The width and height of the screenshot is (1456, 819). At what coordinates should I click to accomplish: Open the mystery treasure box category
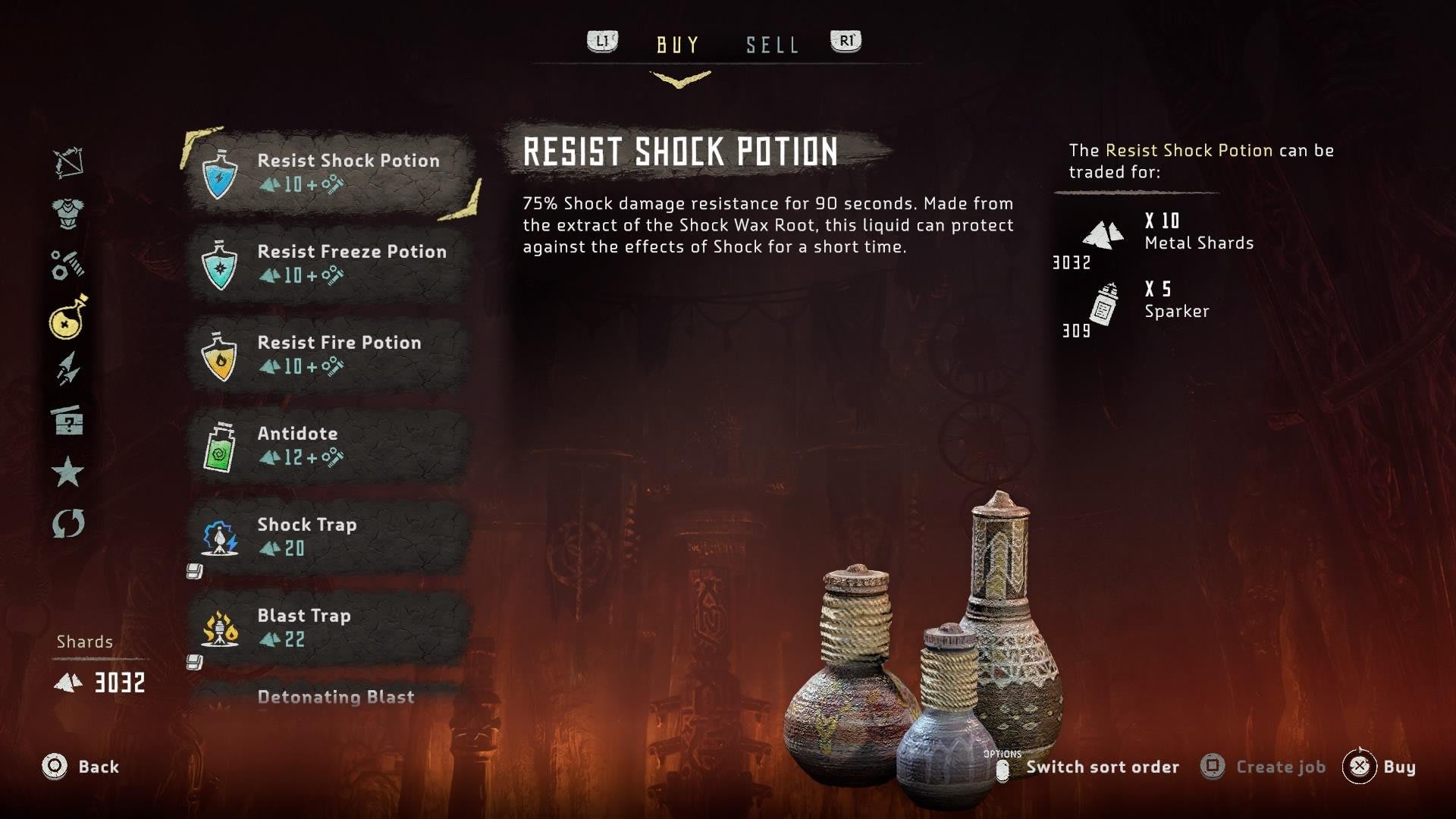pos(68,420)
